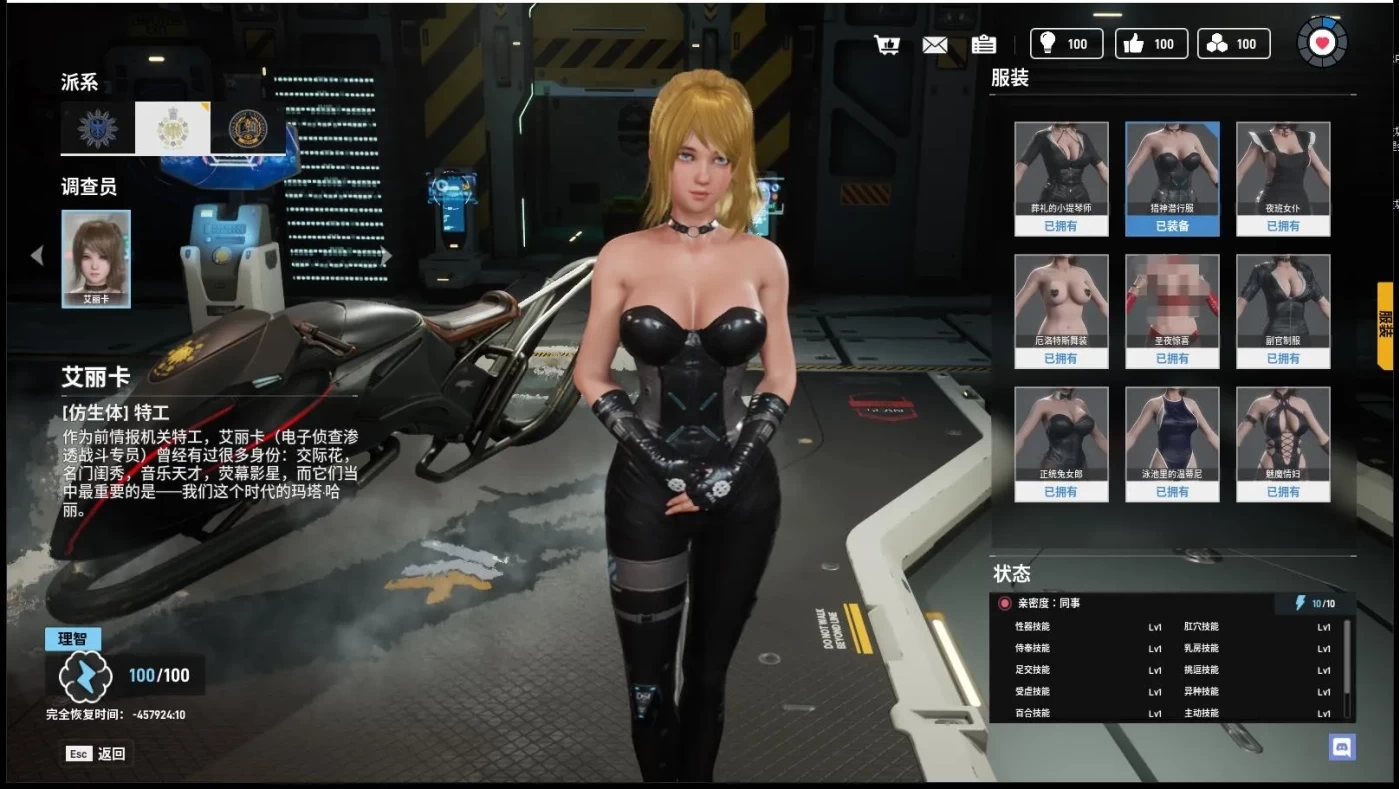Image resolution: width=1399 pixels, height=789 pixels.
Task: Choose the 泳池里的温蒂尼 outfit
Action: (1172, 443)
